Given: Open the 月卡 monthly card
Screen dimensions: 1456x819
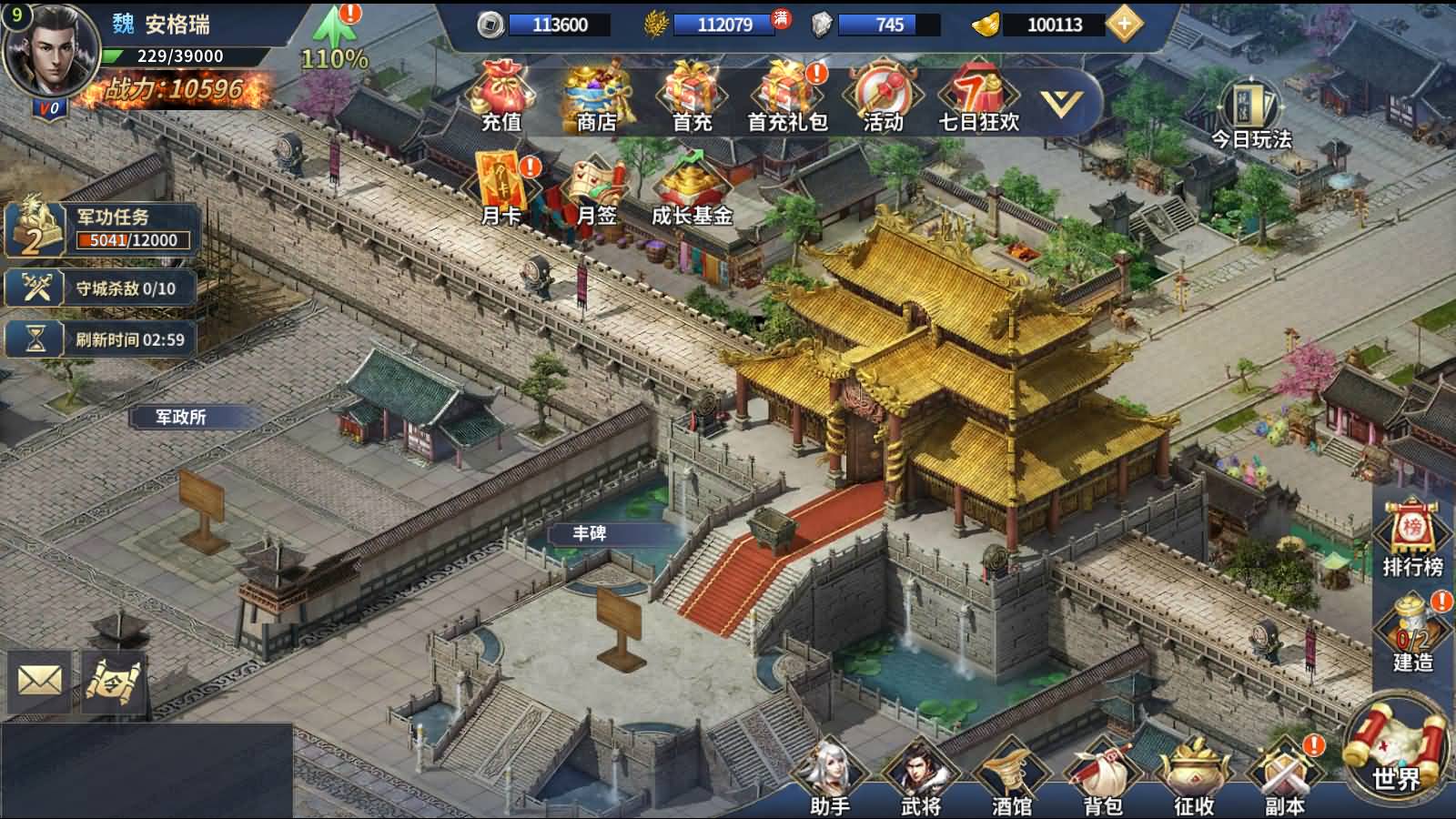Looking at the screenshot, I should coord(501,190).
